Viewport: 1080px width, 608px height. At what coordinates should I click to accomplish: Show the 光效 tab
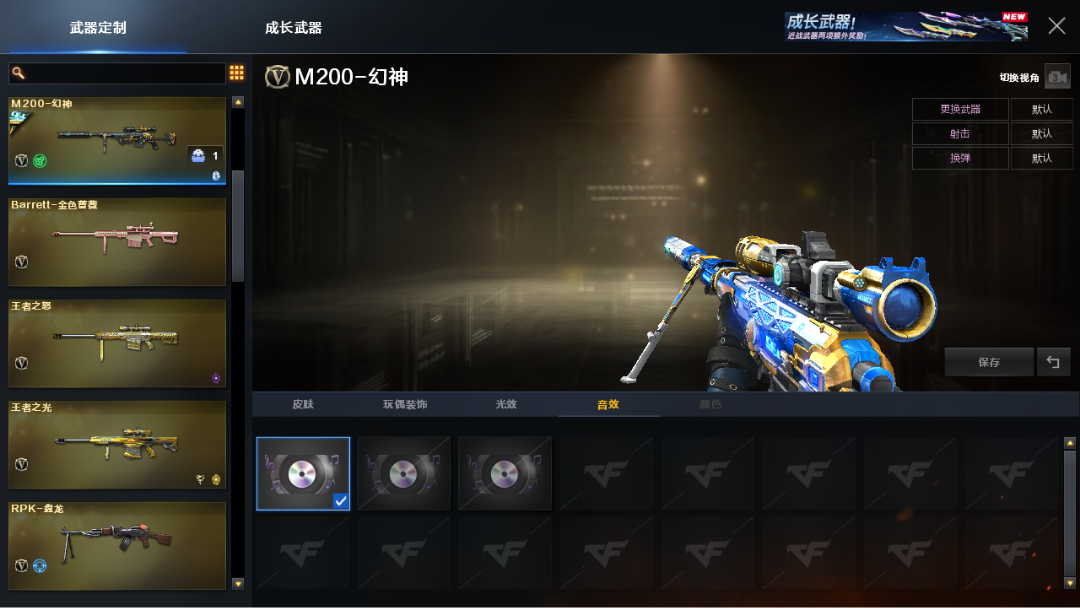click(x=506, y=404)
